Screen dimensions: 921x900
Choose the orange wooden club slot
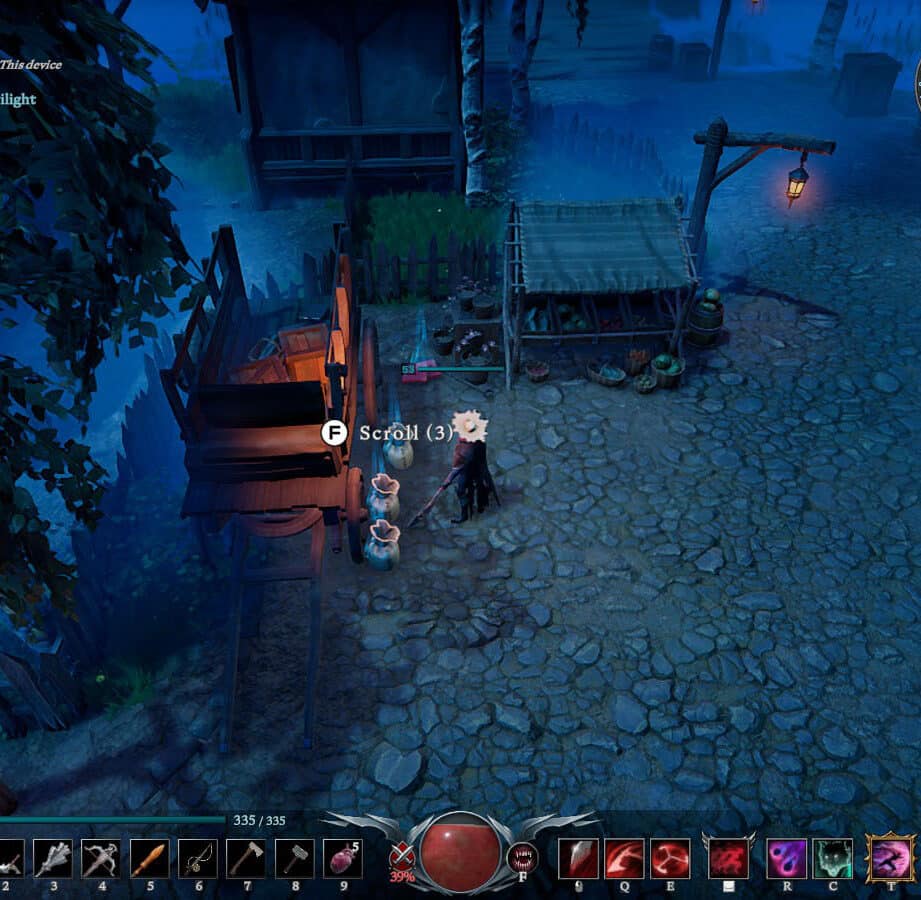click(x=149, y=858)
